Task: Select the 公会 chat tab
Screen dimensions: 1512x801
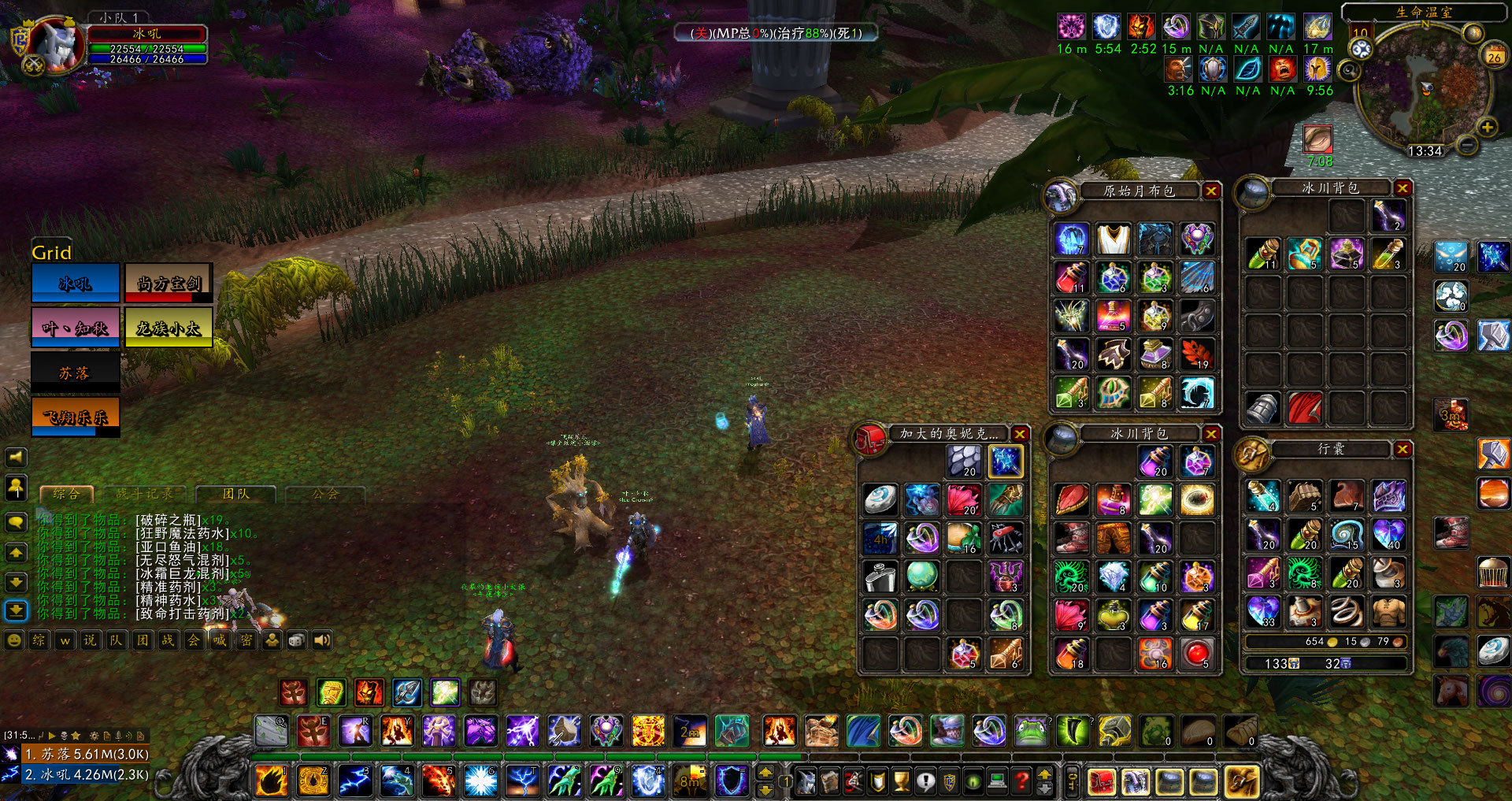Action: 325,494
